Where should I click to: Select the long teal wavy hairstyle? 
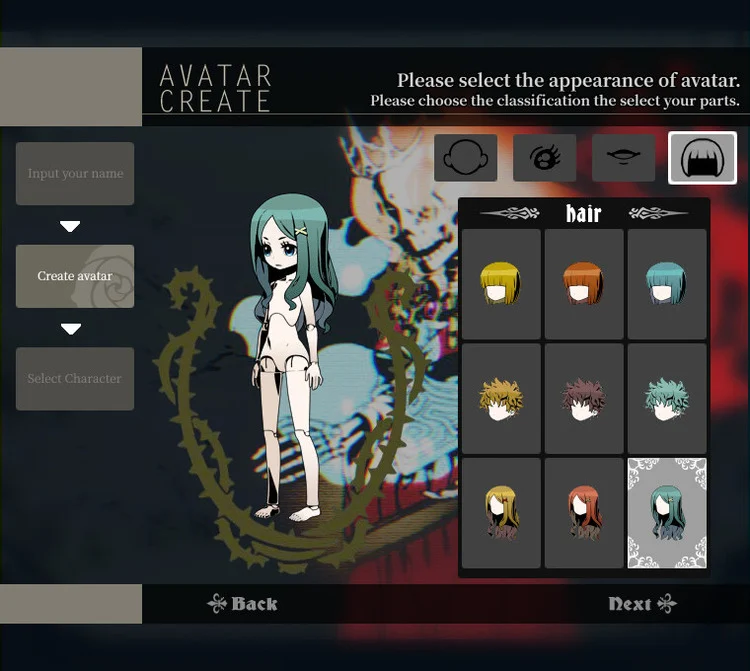tap(667, 513)
